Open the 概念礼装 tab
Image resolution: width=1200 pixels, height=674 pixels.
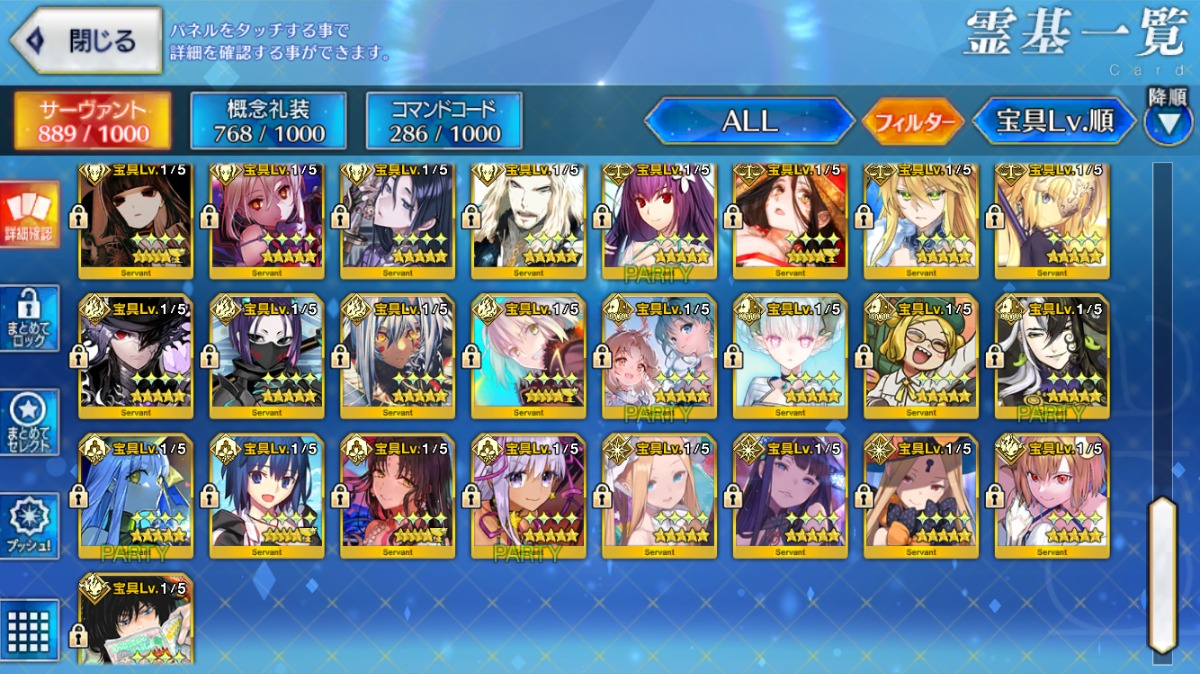[268, 121]
